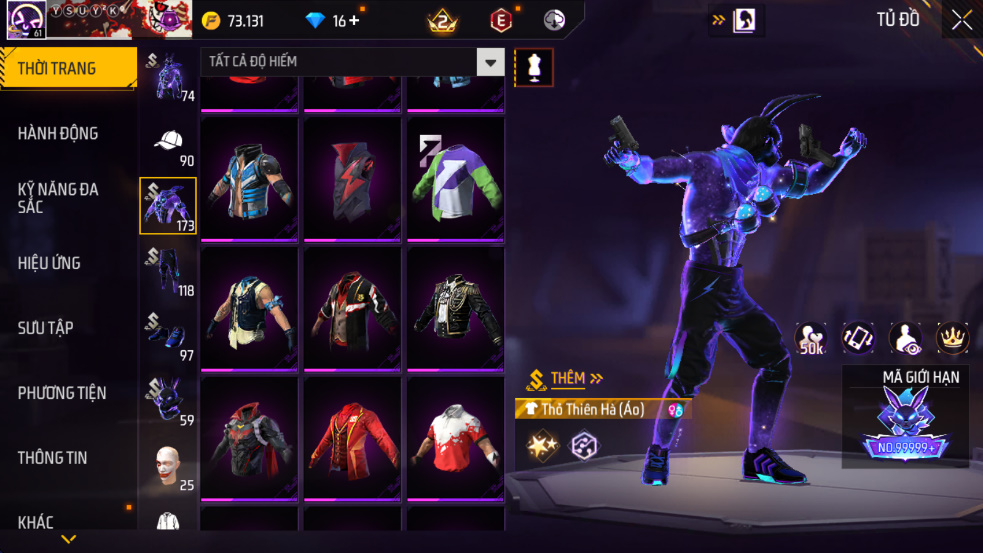Choose the red jacket with gold trim

coord(354,440)
